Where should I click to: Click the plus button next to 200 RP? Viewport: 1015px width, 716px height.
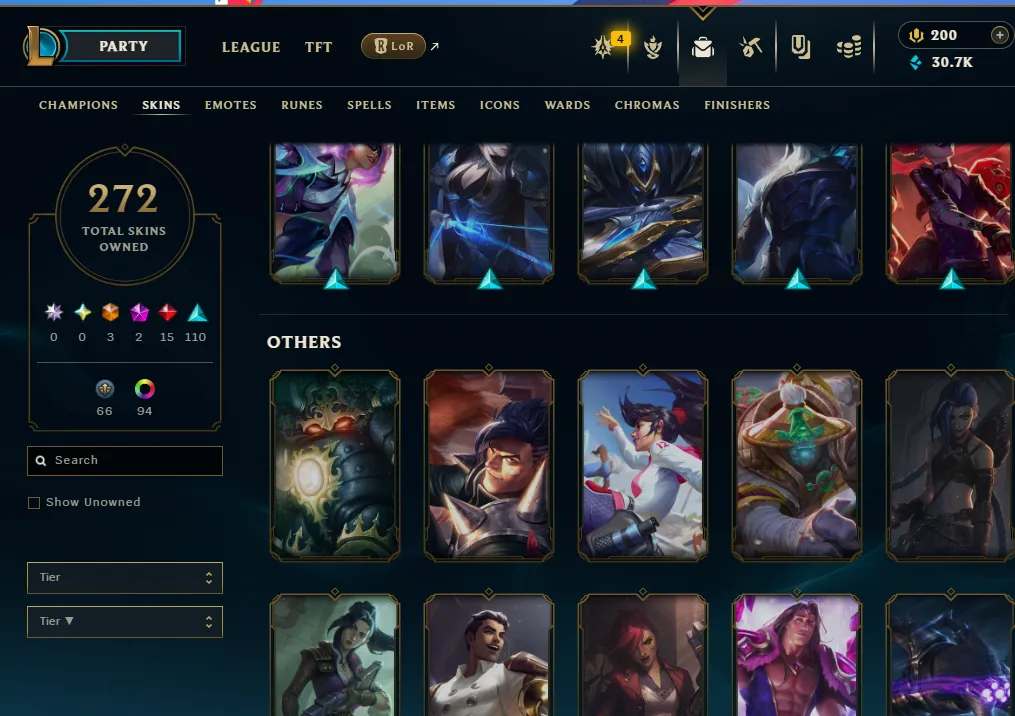[x=999, y=35]
